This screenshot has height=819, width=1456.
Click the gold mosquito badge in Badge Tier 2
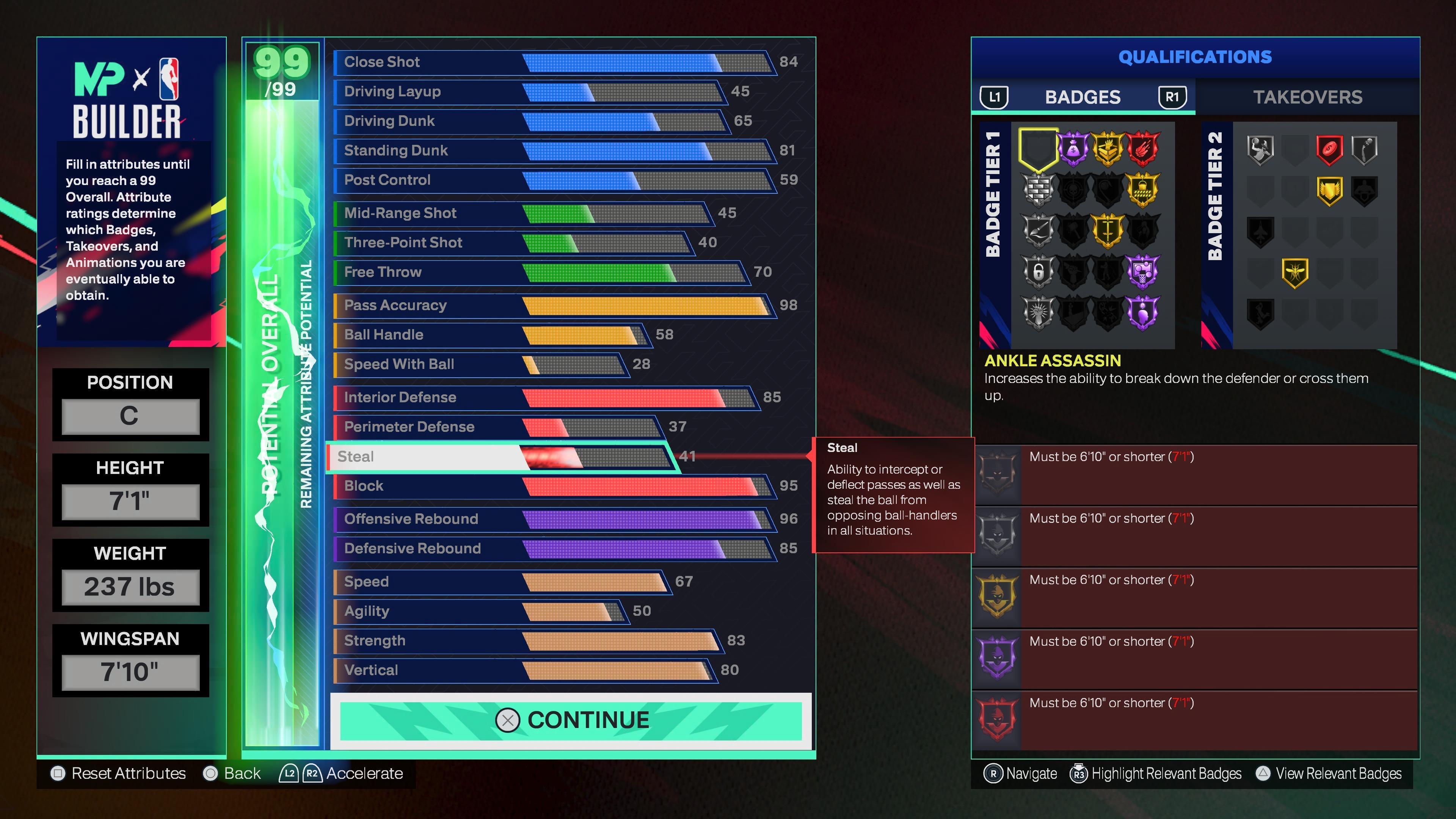coord(1296,273)
